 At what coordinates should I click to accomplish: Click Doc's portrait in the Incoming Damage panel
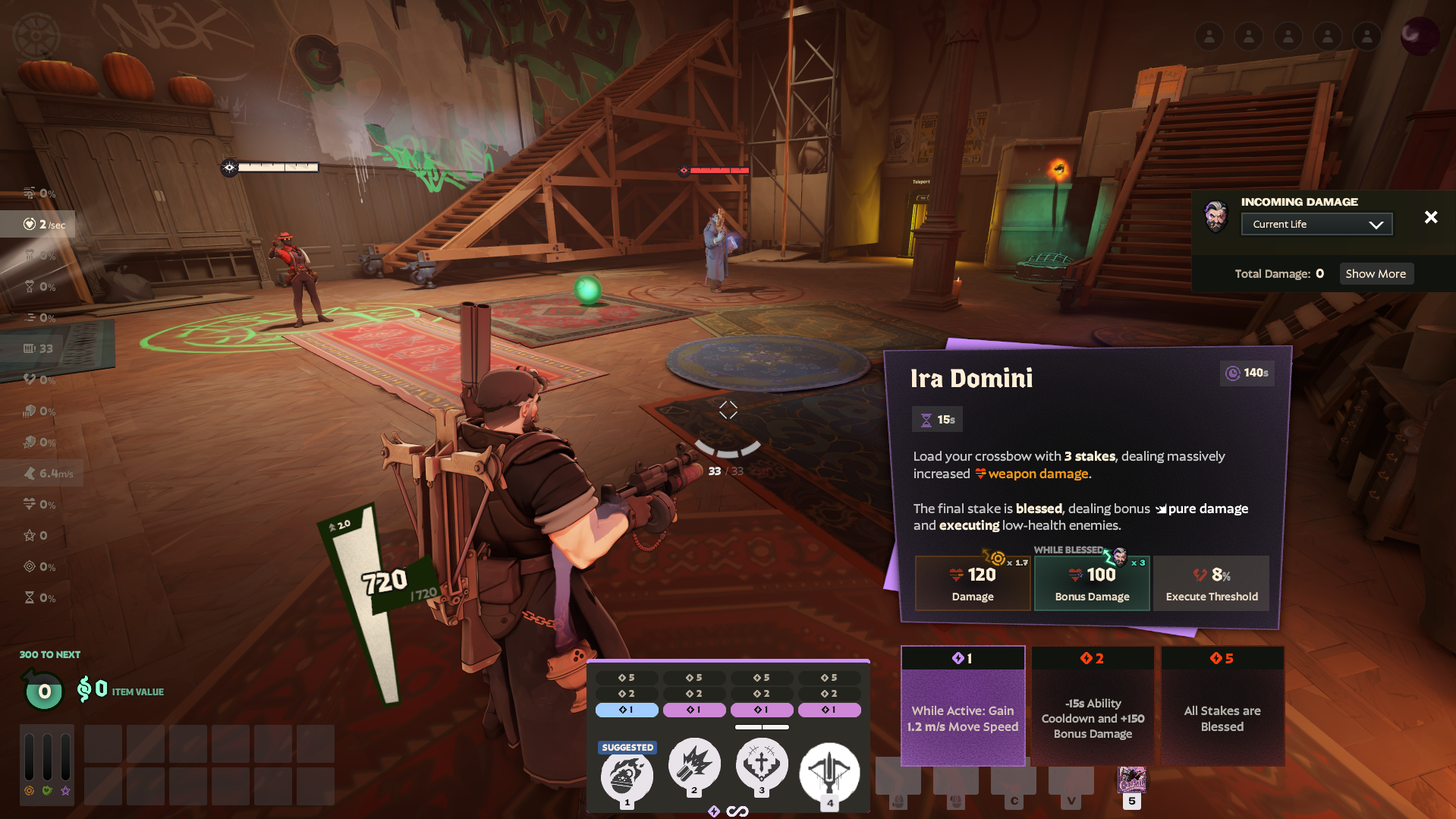click(x=1217, y=217)
